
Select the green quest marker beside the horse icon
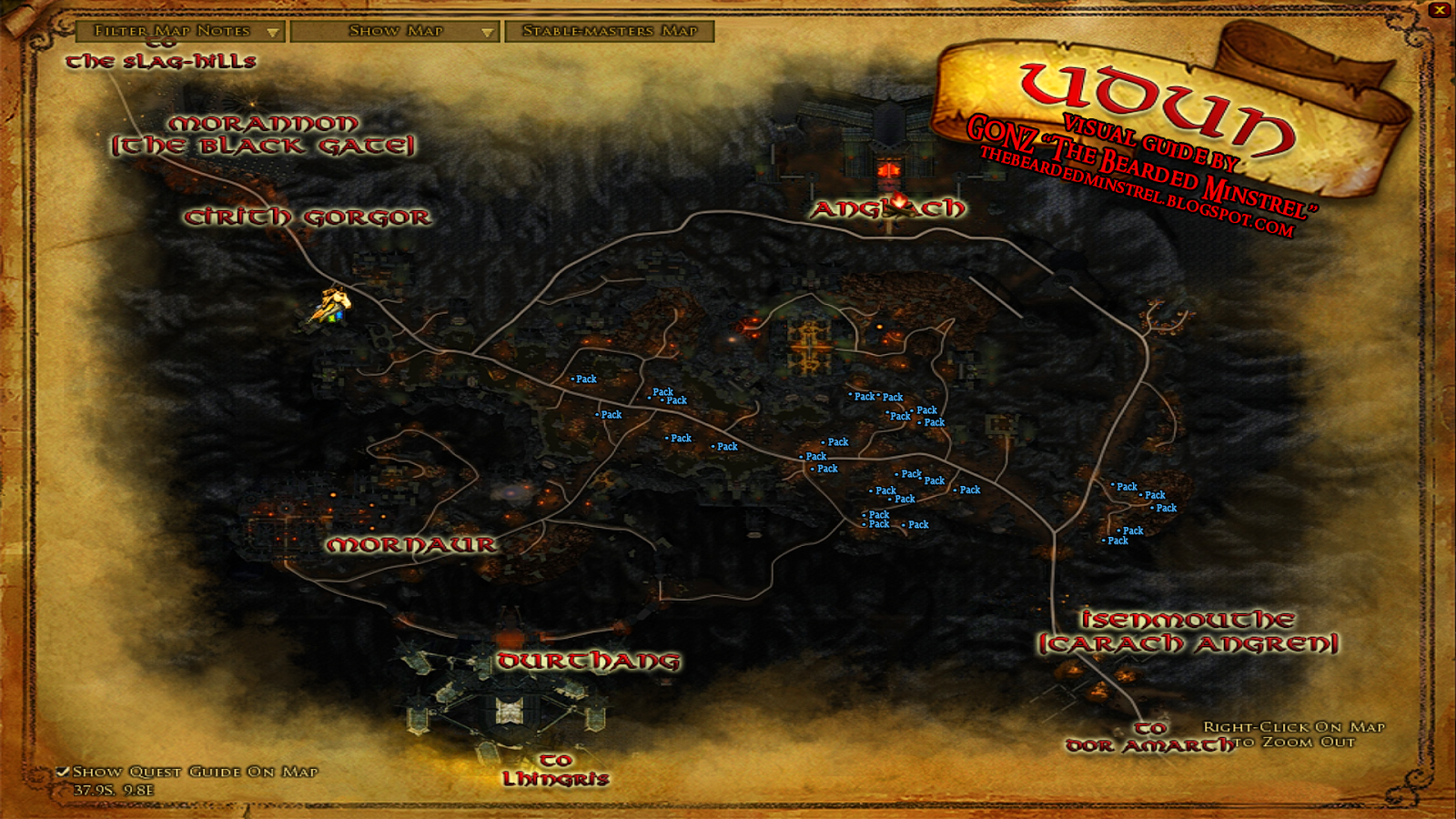(331, 318)
